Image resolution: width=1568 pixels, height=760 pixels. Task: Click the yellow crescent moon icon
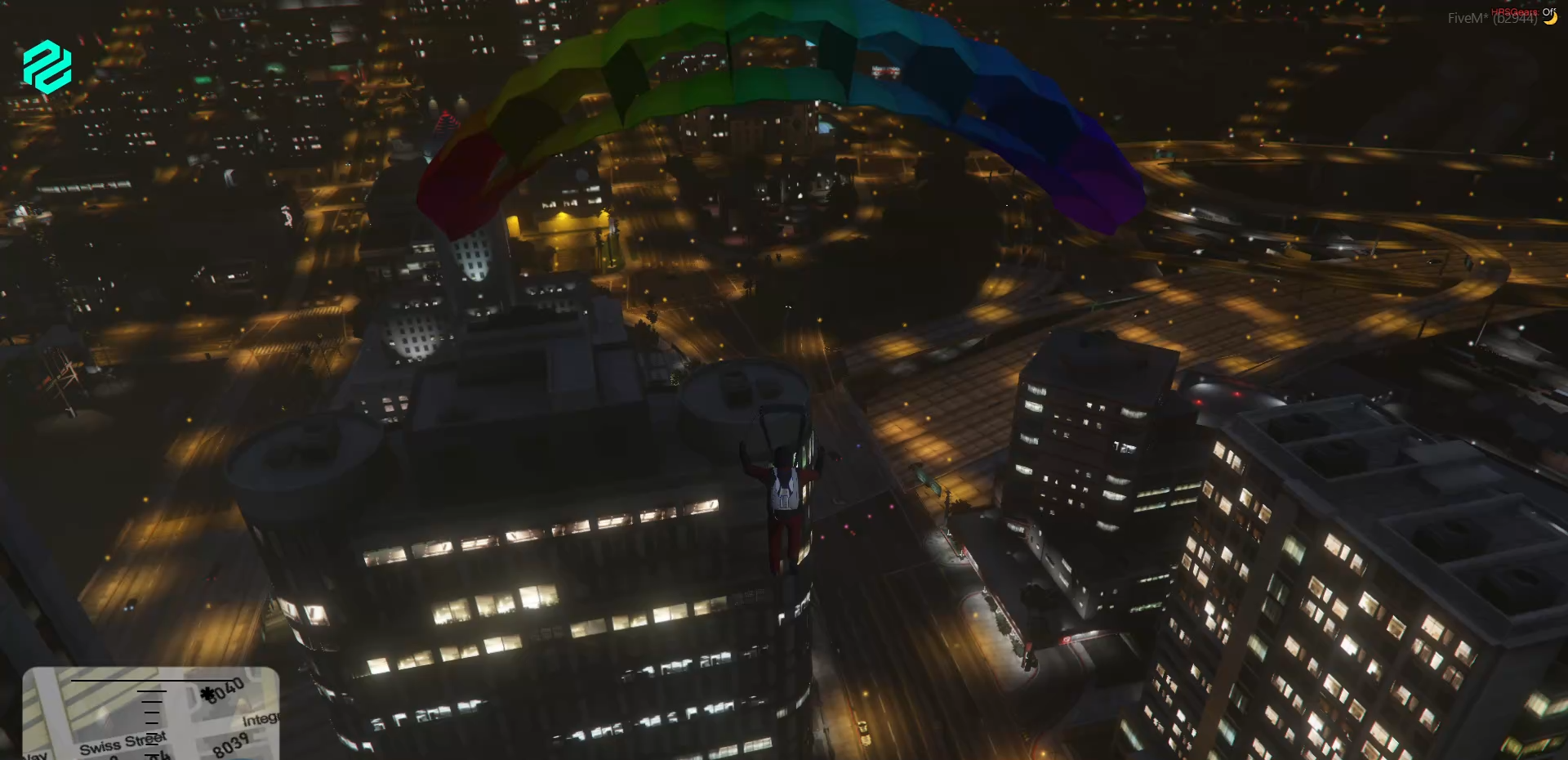1549,18
